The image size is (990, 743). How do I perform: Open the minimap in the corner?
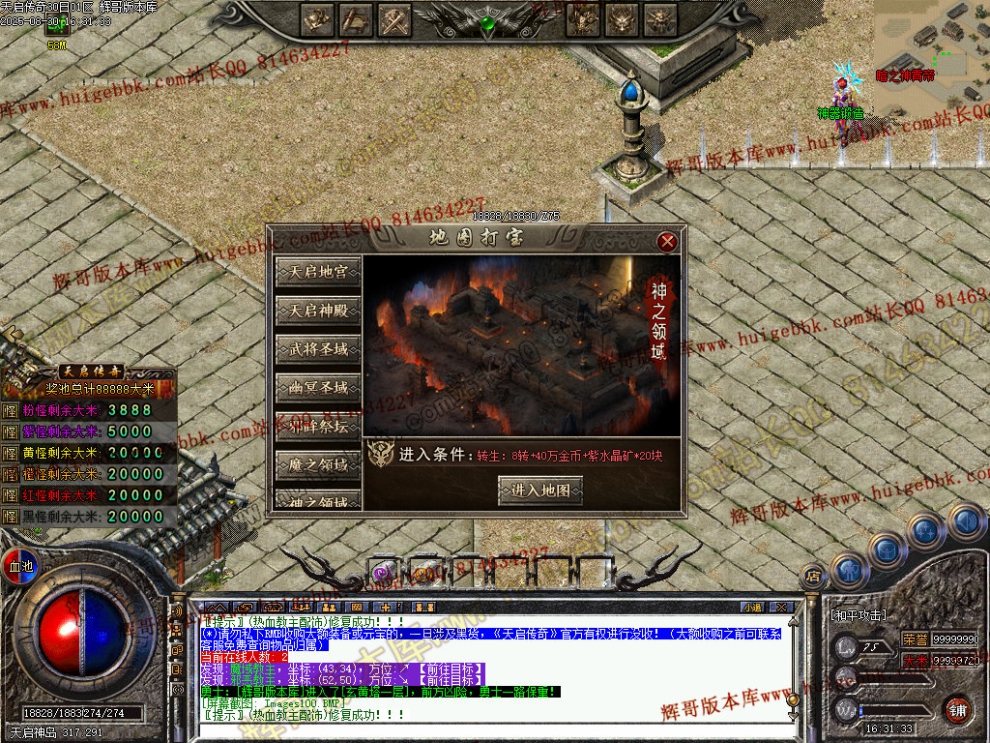(932, 50)
